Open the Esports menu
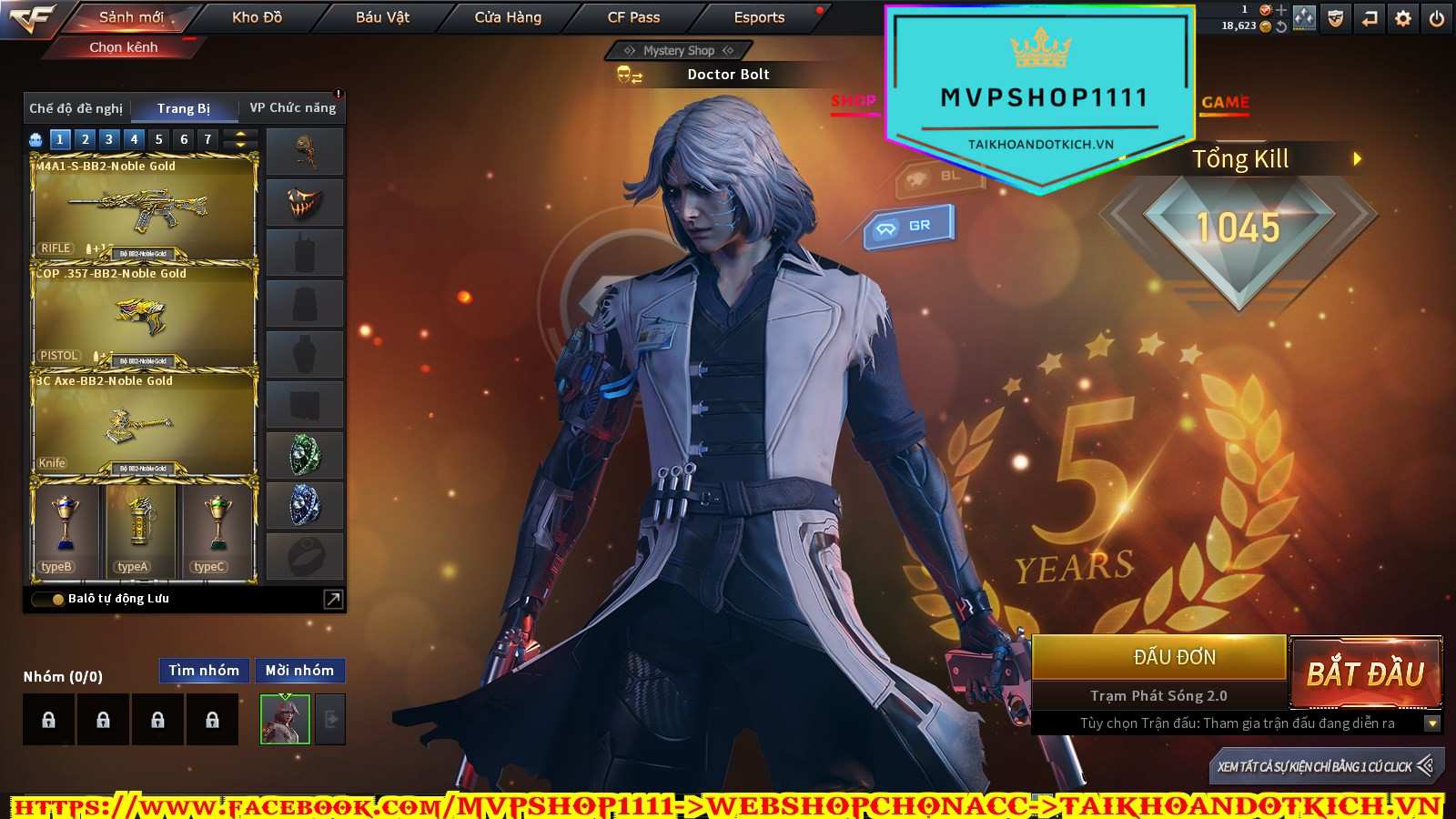Screen dimensions: 1456x819 pyautogui.click(x=759, y=17)
